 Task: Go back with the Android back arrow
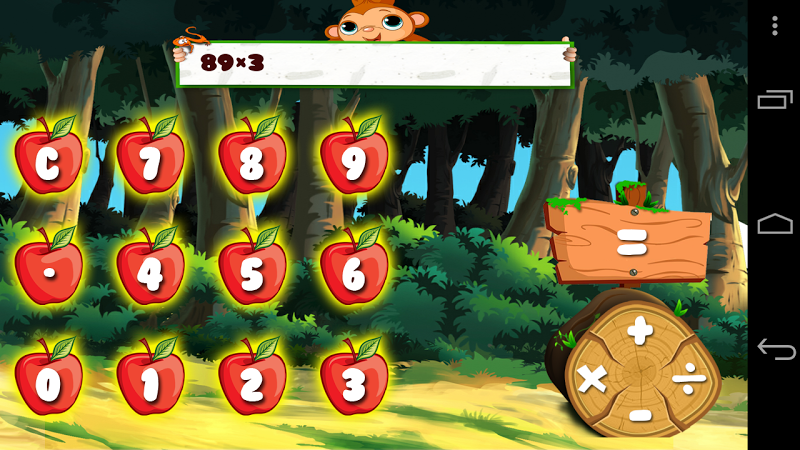click(775, 349)
